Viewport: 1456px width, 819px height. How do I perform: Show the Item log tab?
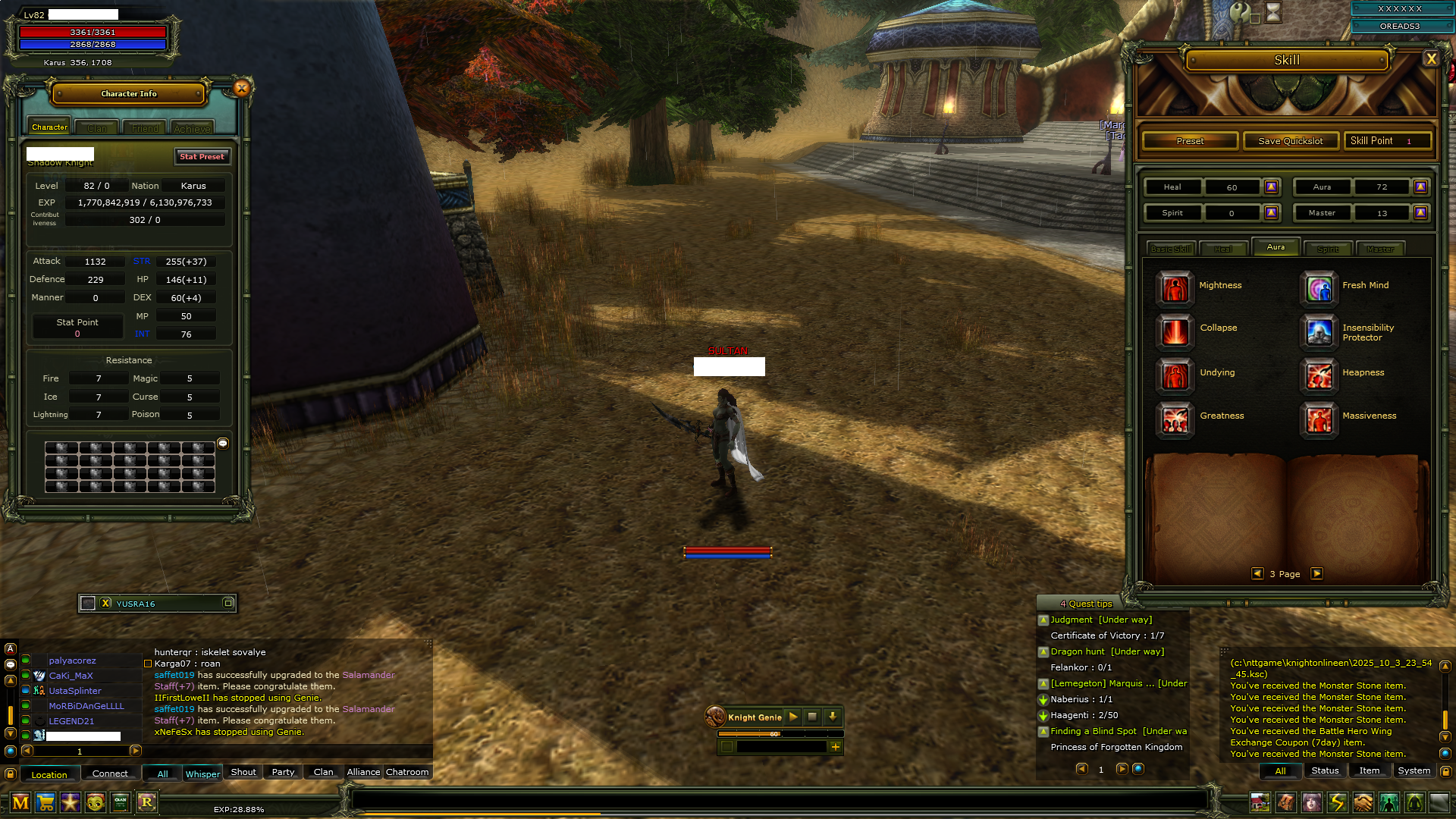1369,770
